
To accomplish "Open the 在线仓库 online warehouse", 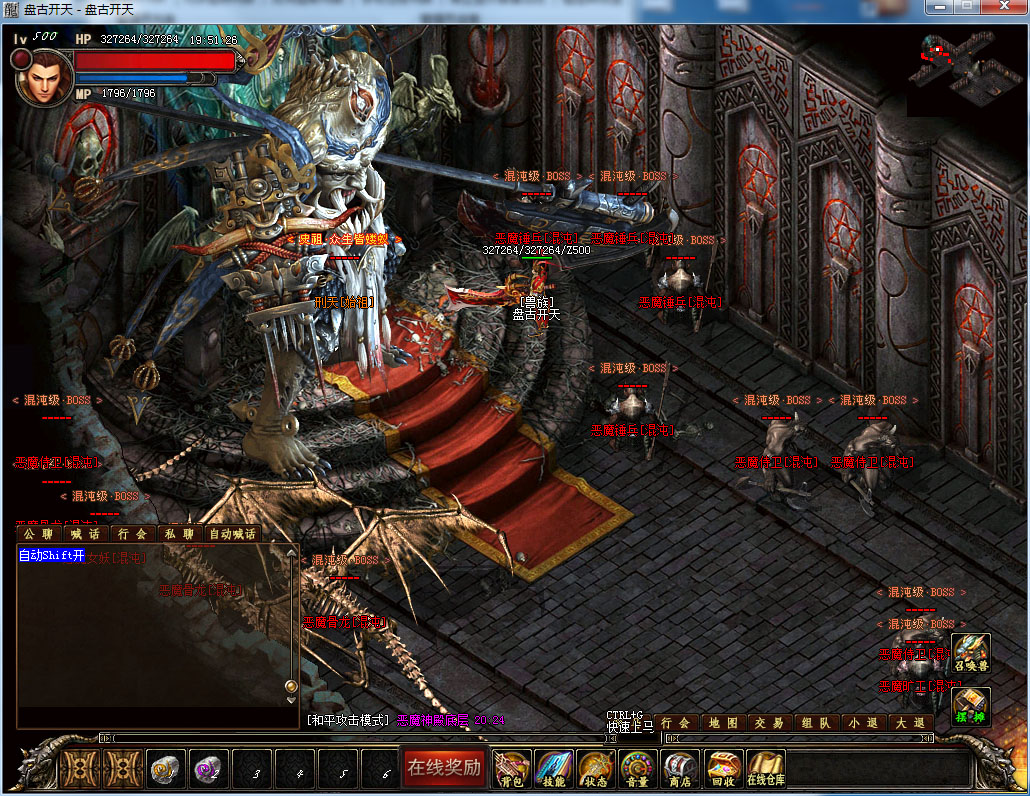I will click(765, 769).
